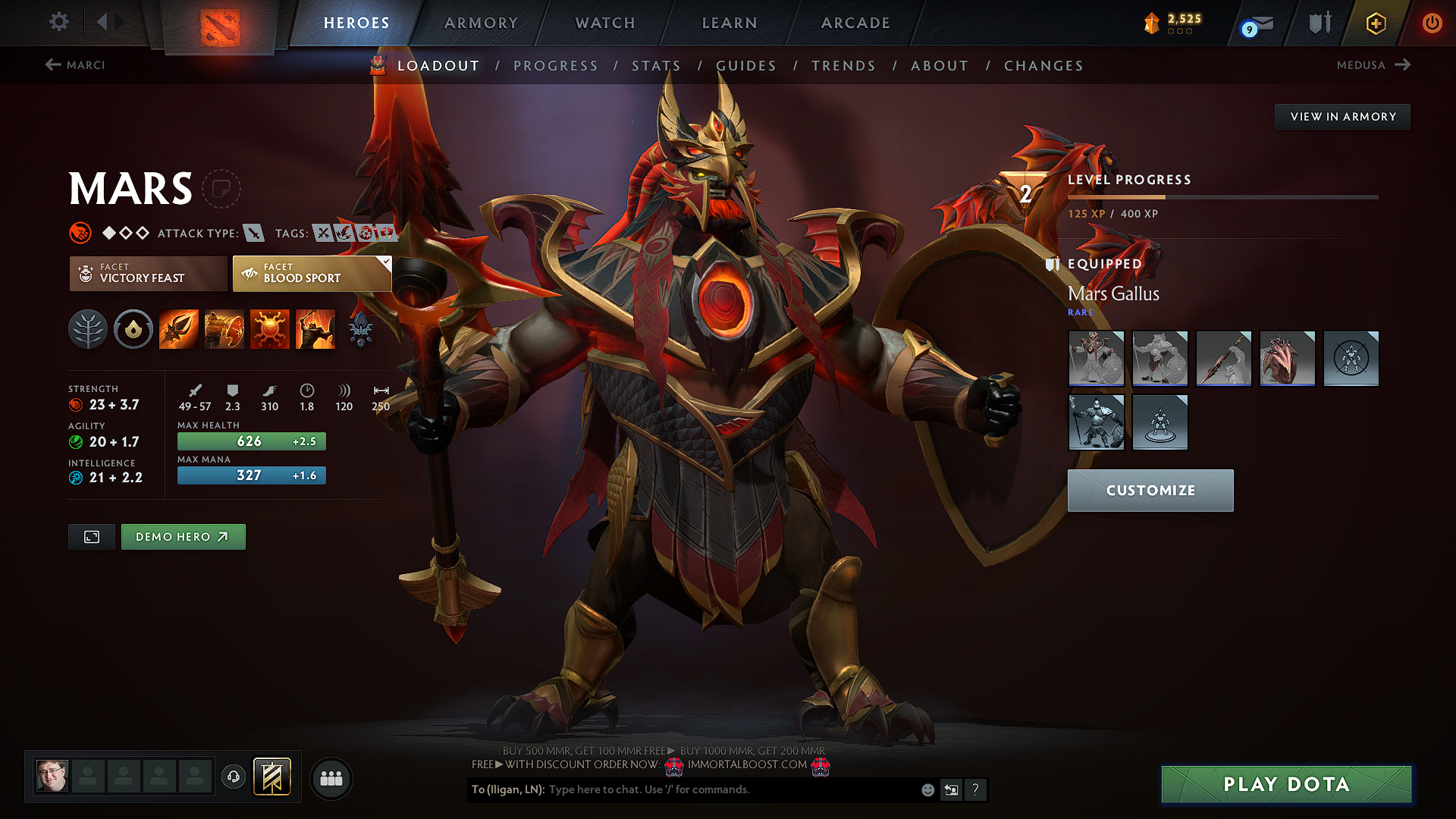
Task: Toggle the fullscreen hero portrait view
Action: (x=91, y=536)
